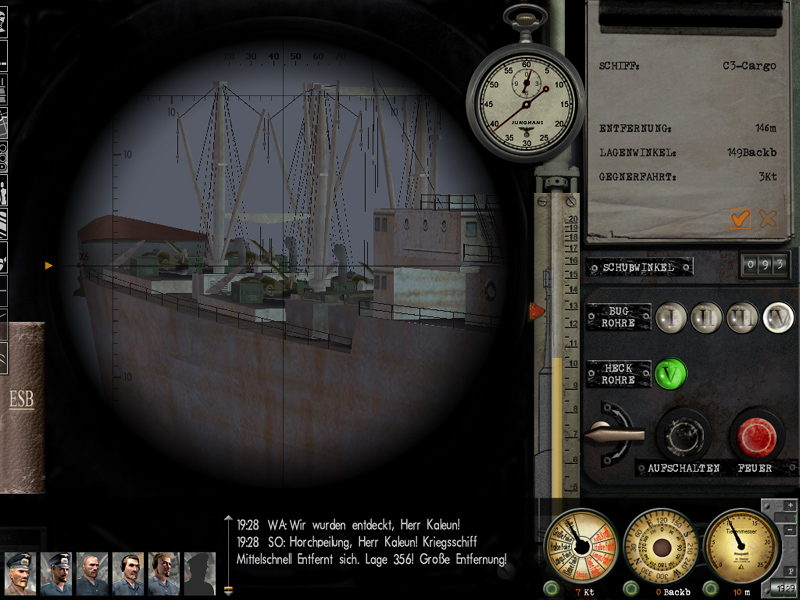Fire torpedo with the red Feuer button

point(755,434)
